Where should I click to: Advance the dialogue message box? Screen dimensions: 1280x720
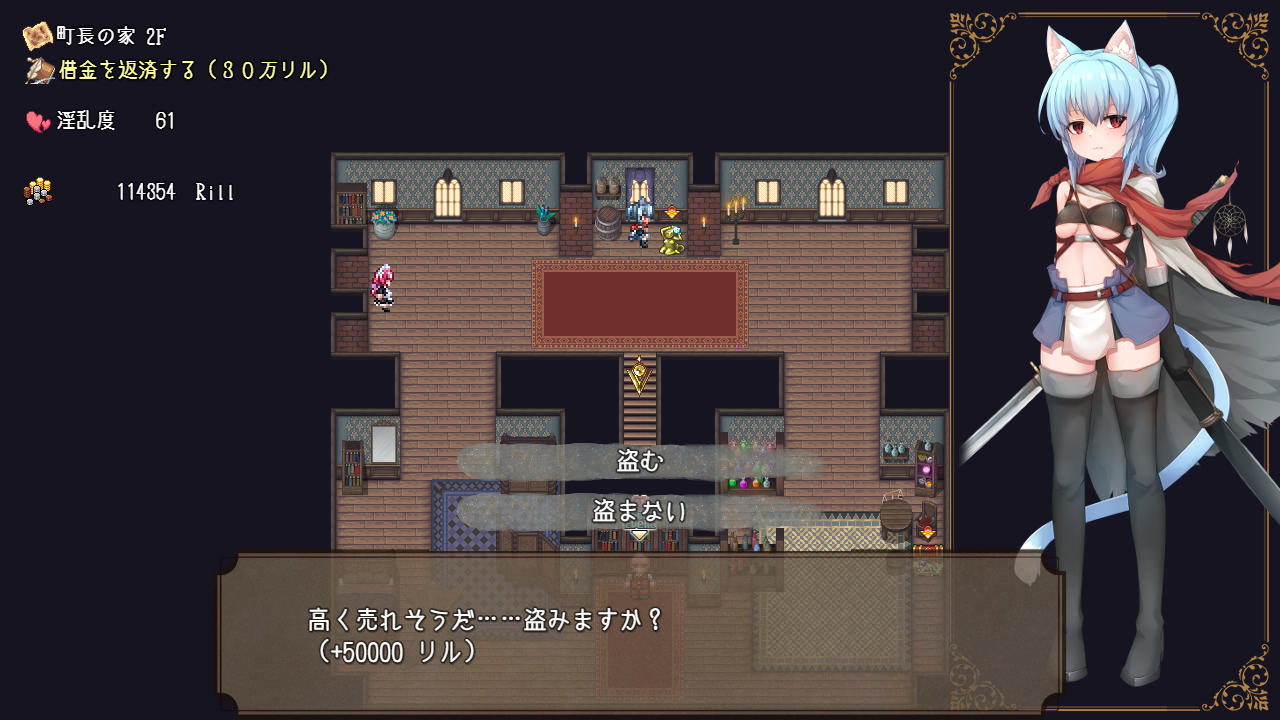[640, 634]
